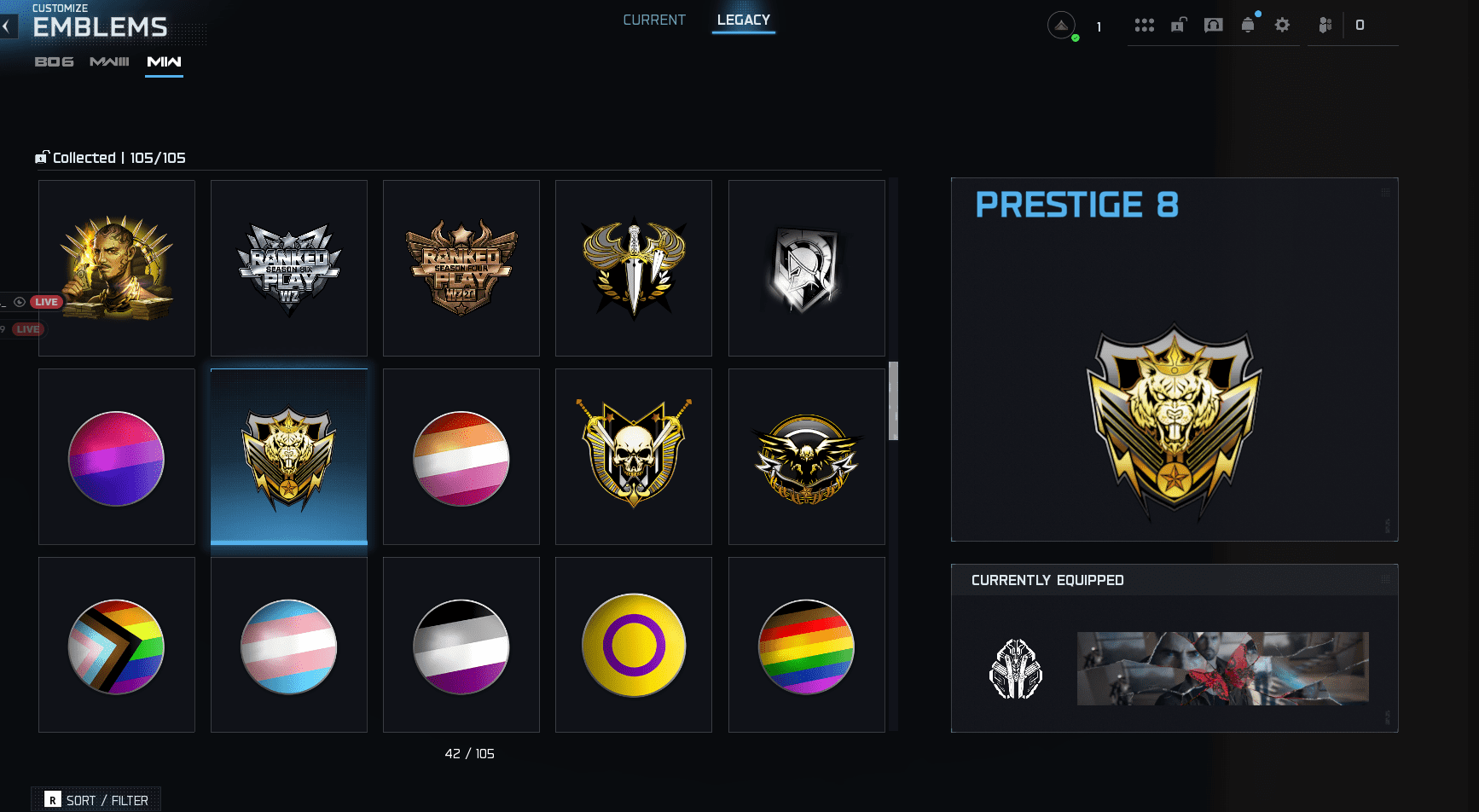Viewport: 1479px width, 812px height.
Task: Open the game settings gear
Action: (x=1283, y=25)
